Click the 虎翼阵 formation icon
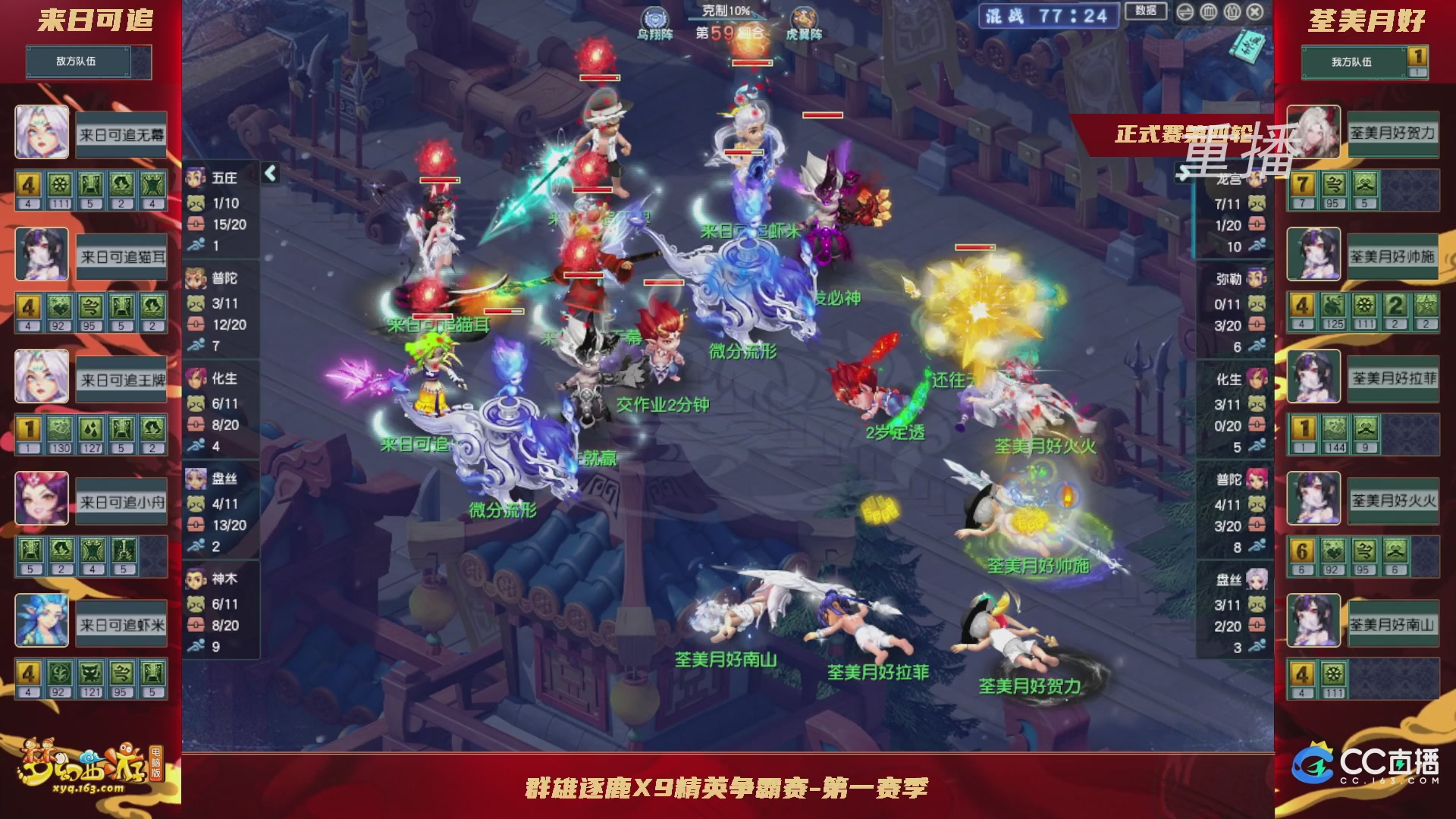1456x819 pixels. tap(805, 17)
